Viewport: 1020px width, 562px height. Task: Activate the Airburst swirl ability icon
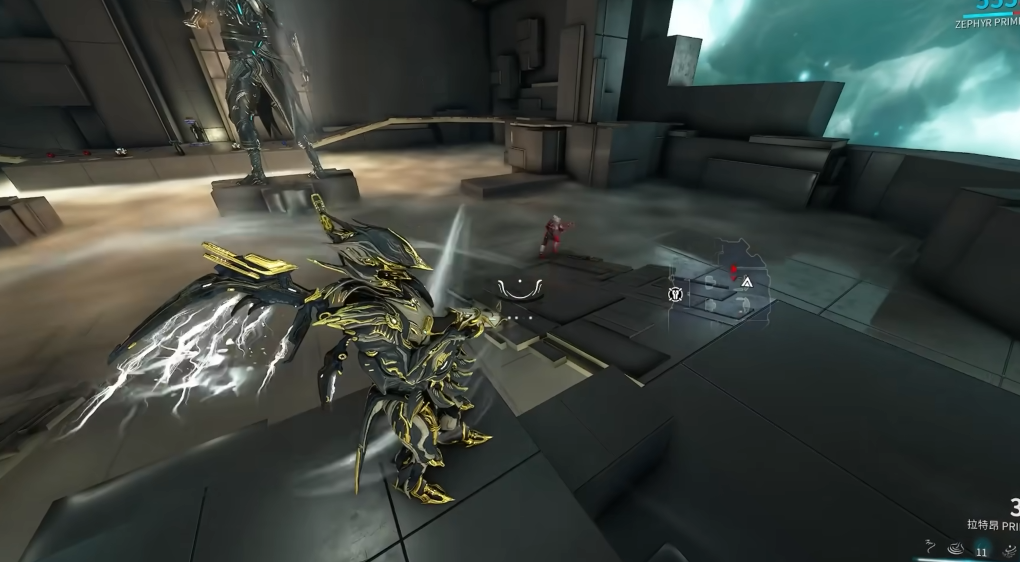pos(955,549)
